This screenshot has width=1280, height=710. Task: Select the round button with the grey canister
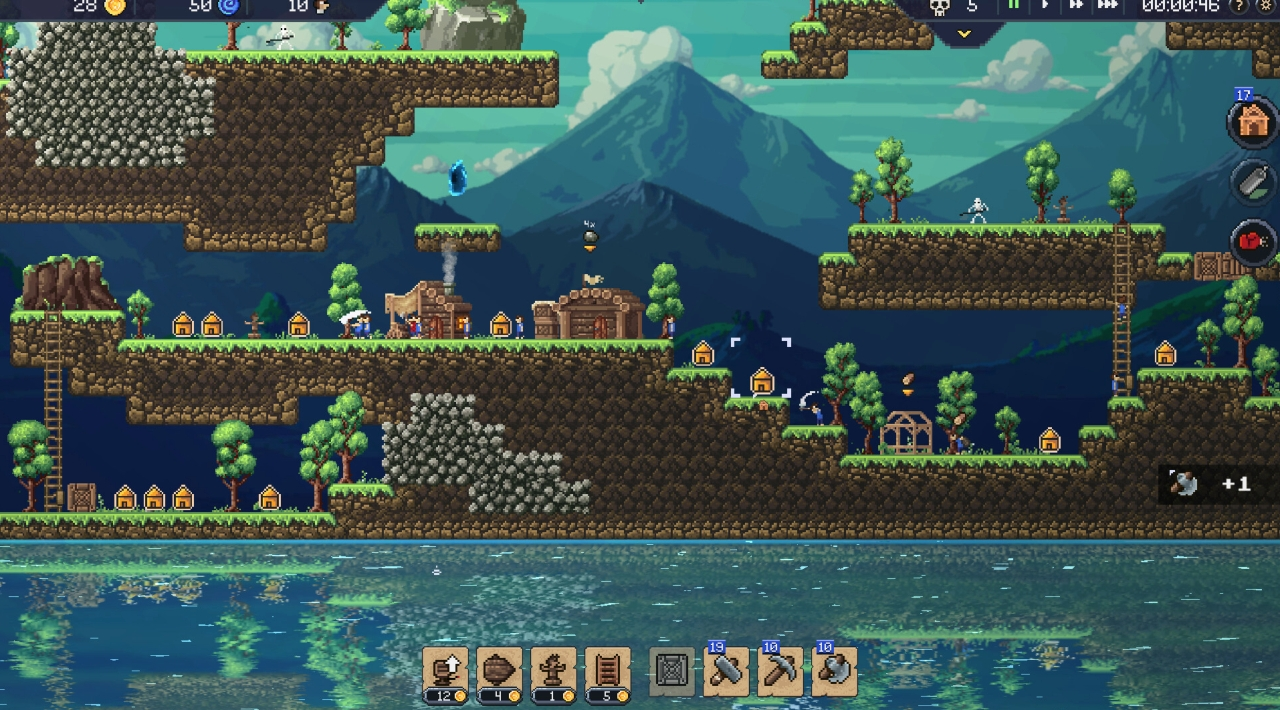(x=1254, y=182)
